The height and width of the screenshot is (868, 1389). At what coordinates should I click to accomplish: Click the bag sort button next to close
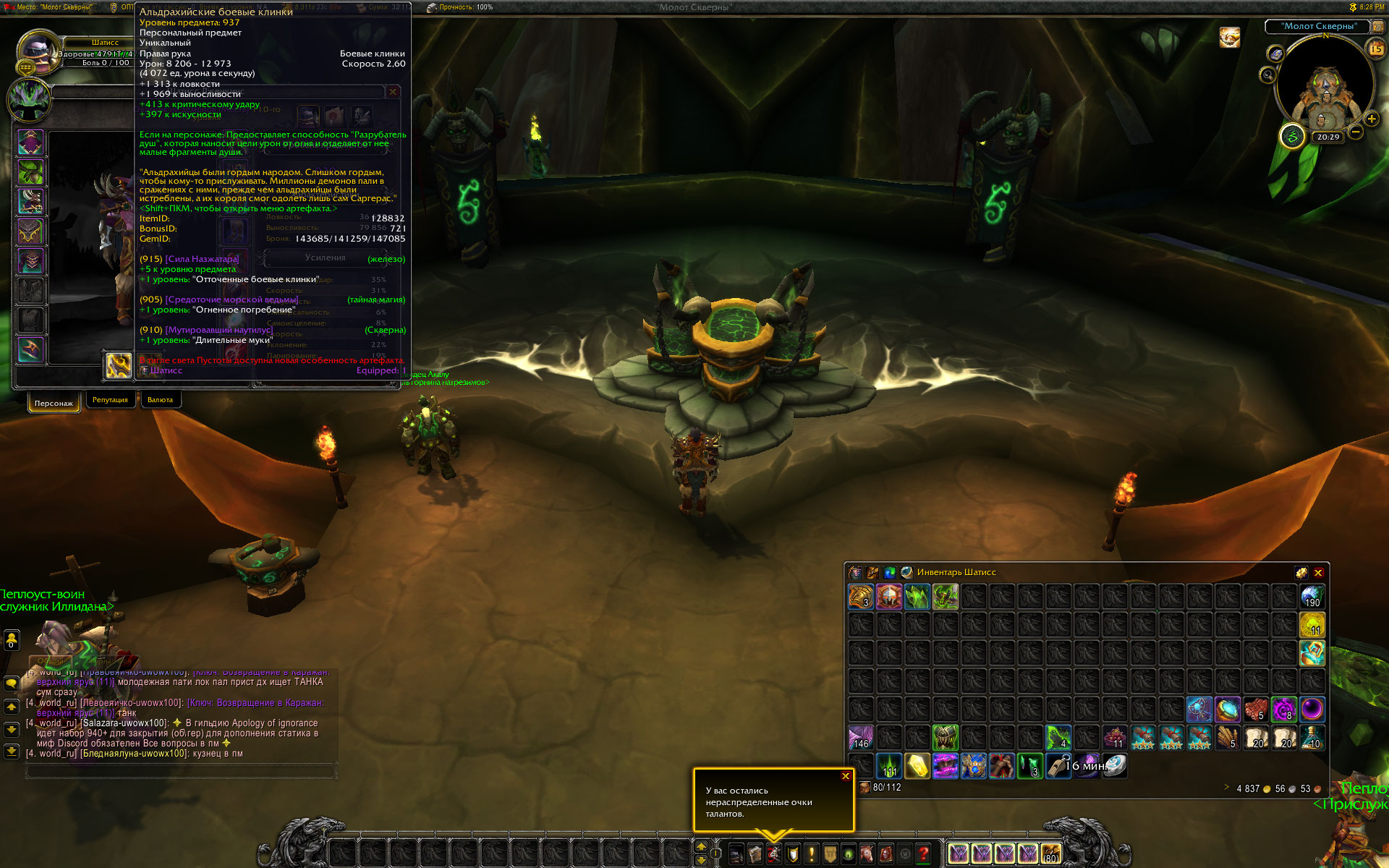(x=1301, y=572)
